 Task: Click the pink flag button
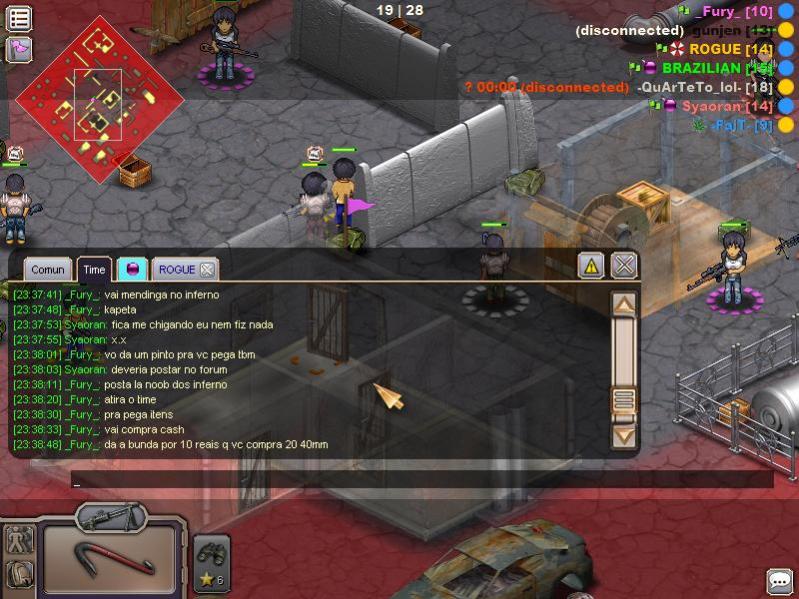pyautogui.click(x=19, y=48)
